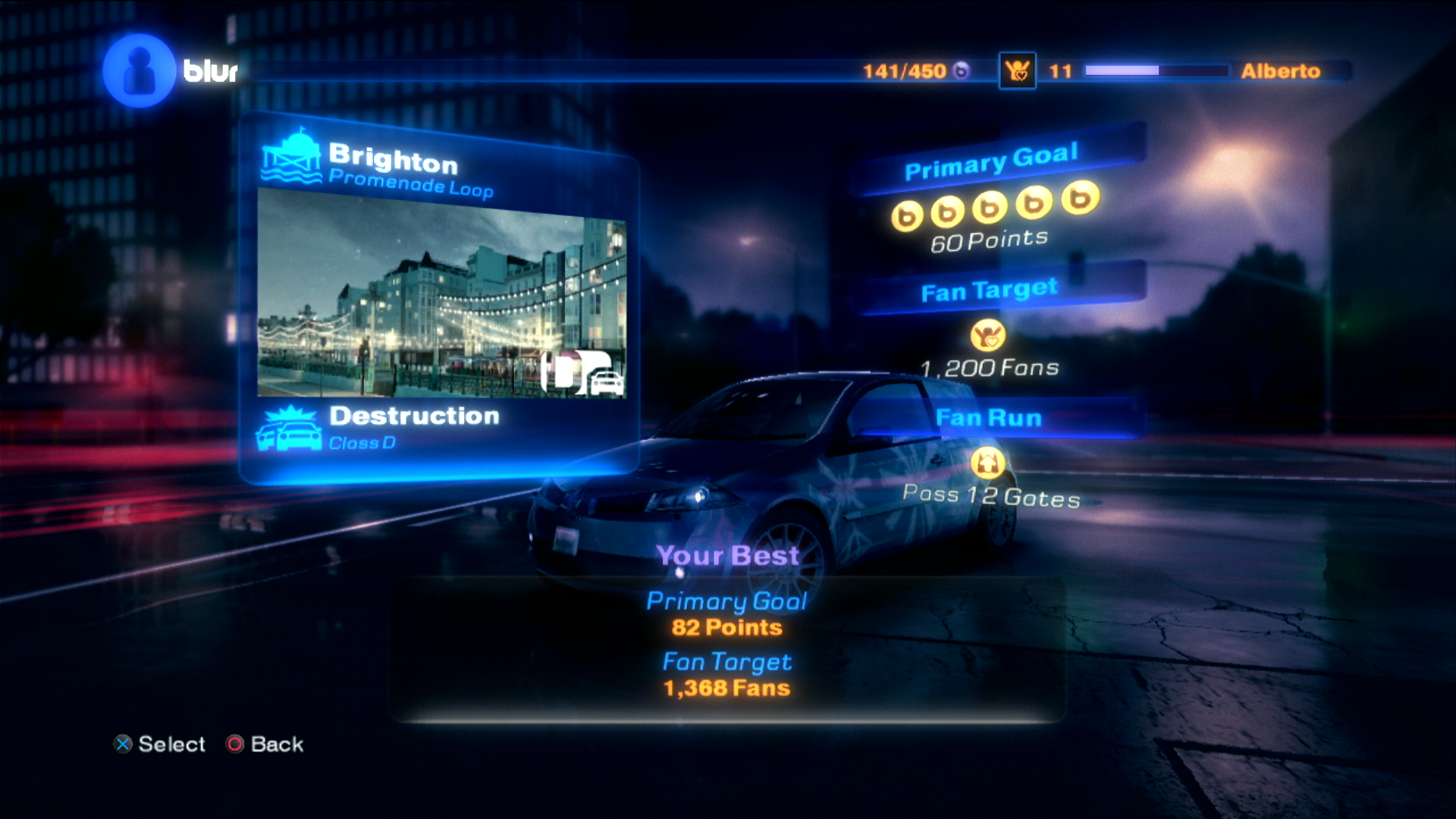Click the Fan Run gate icon
This screenshot has width=1456, height=819.
[987, 462]
